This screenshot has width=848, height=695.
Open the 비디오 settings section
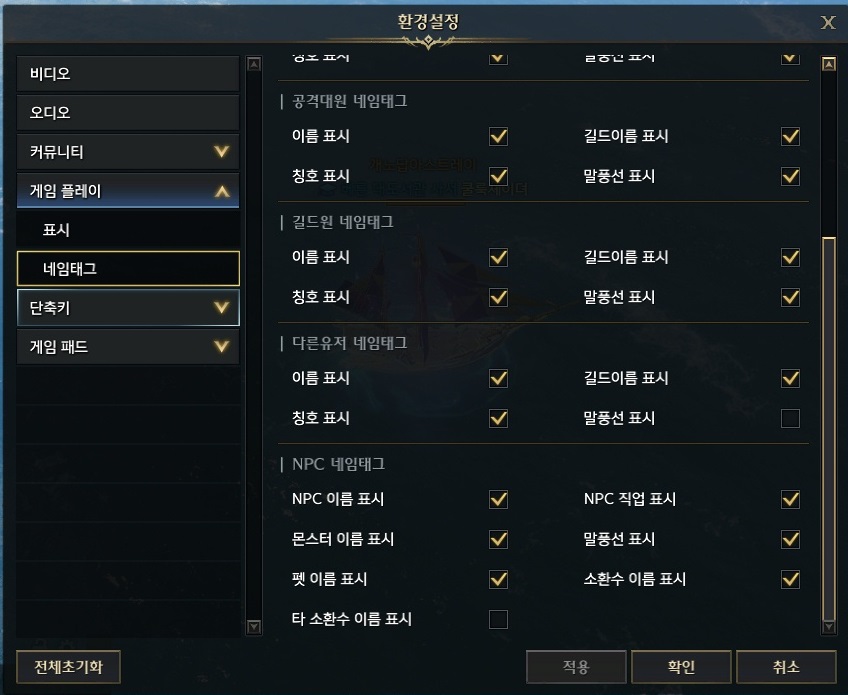click(128, 74)
